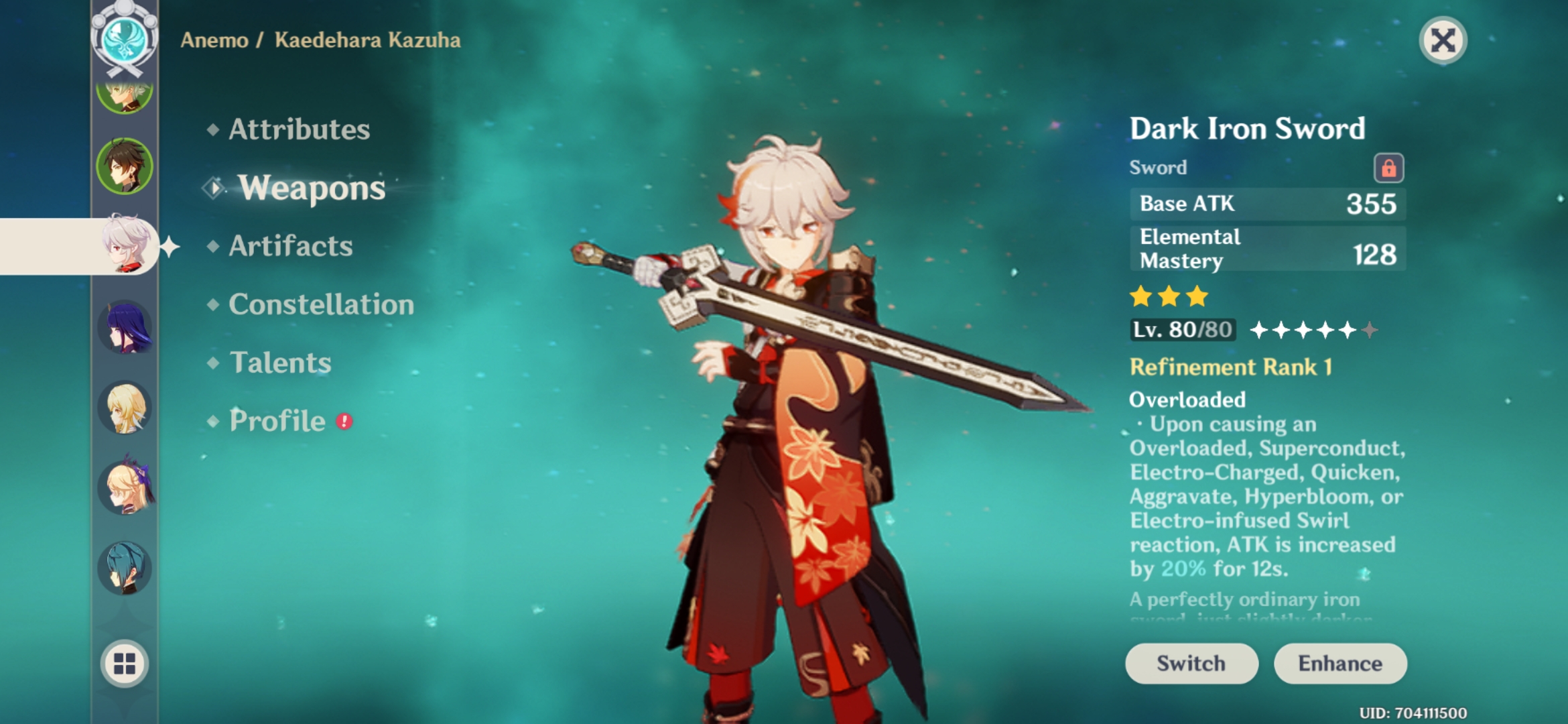
Task: Select the blonde Traveler portrait in sidebar
Action: point(125,408)
